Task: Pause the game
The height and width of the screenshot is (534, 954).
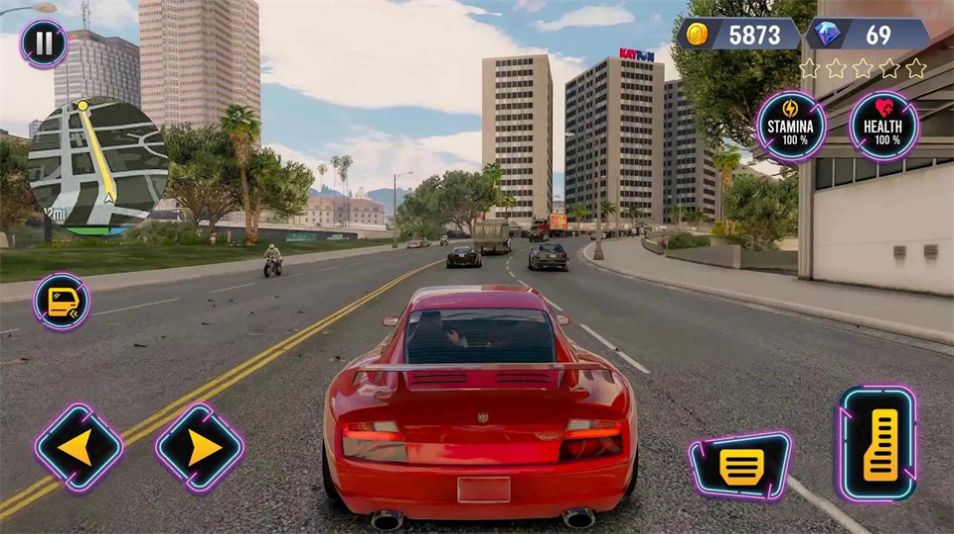Action: (x=44, y=45)
